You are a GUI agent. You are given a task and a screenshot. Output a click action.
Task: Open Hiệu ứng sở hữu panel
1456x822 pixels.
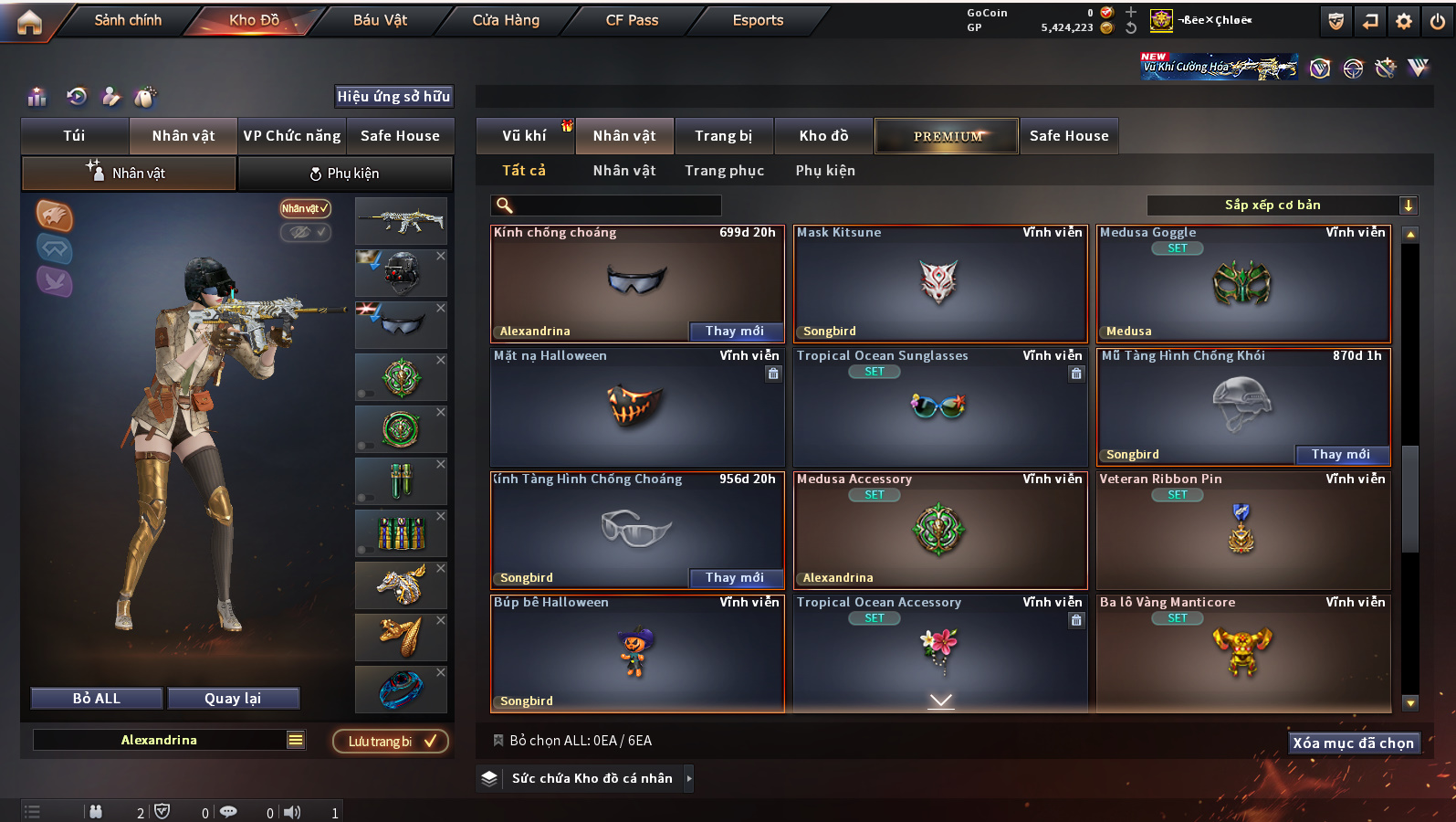click(393, 97)
